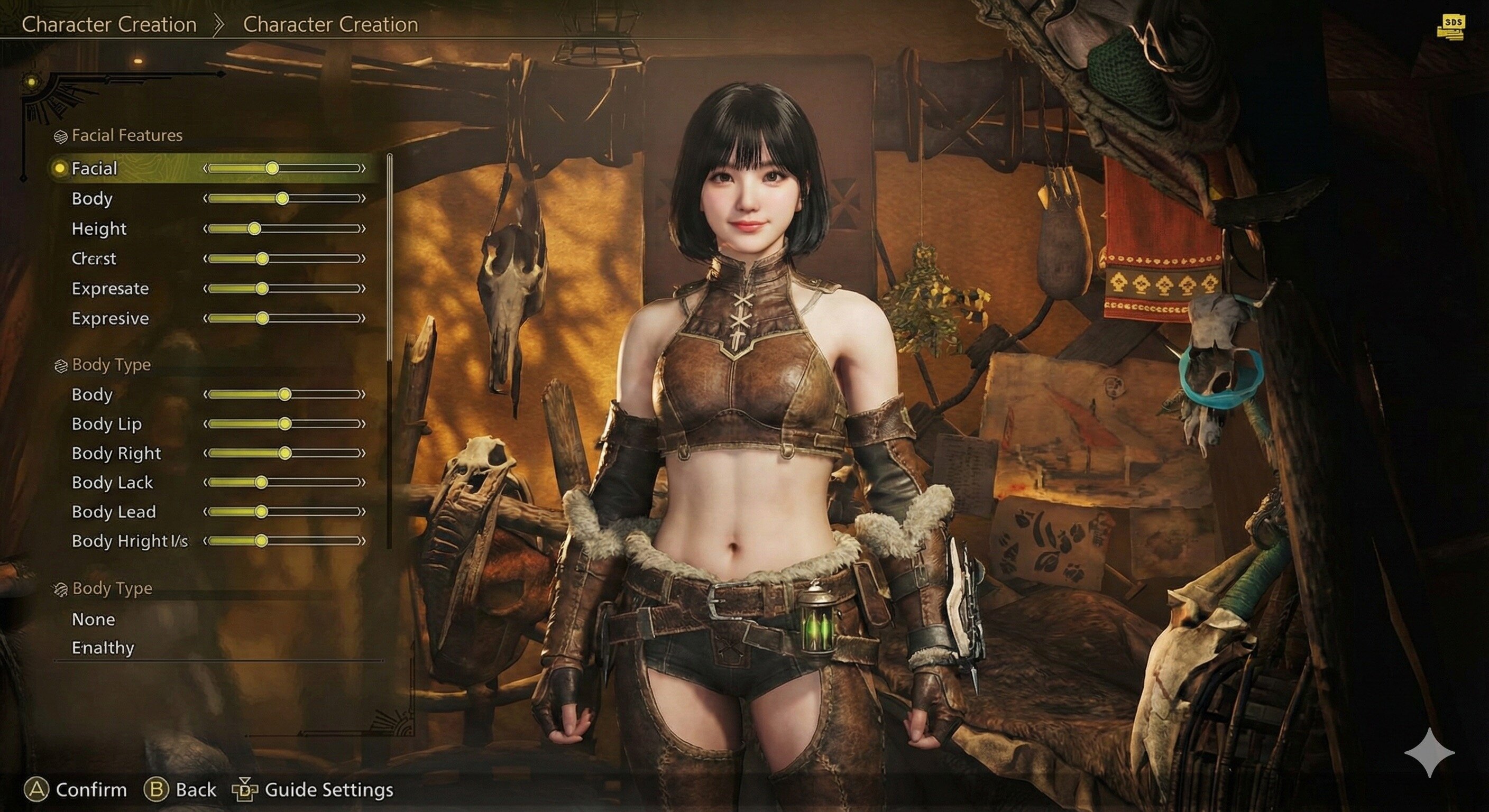Open the yellow SDS icon in the corner

coord(1451,26)
